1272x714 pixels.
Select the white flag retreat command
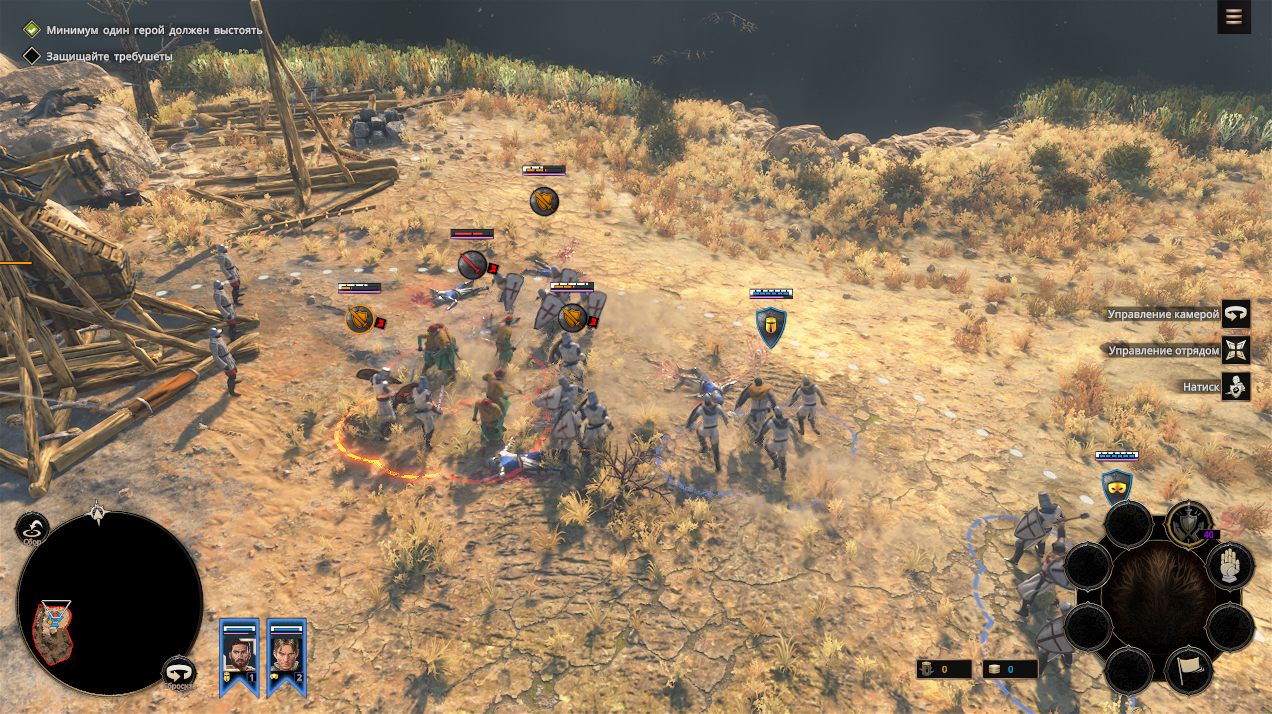pyautogui.click(x=1189, y=670)
